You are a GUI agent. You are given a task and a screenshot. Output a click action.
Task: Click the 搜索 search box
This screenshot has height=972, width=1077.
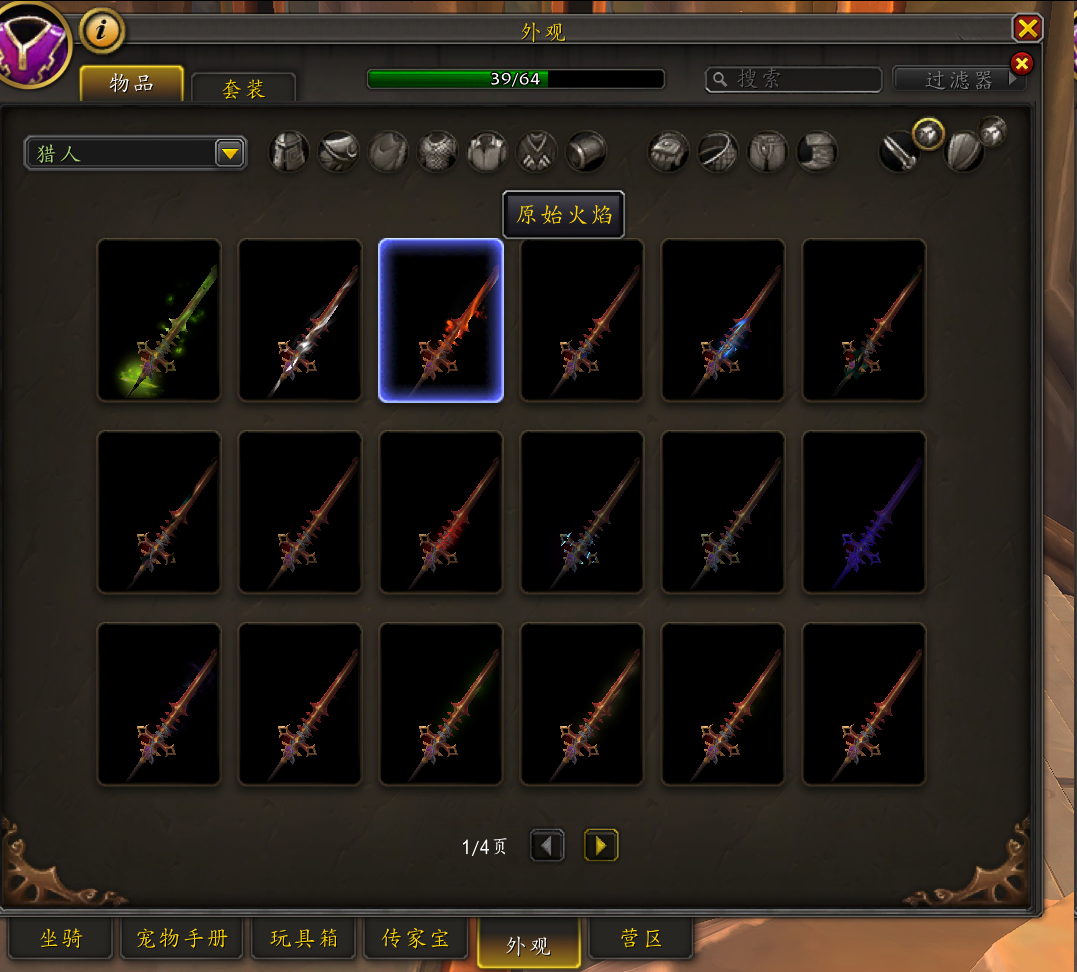tap(794, 79)
